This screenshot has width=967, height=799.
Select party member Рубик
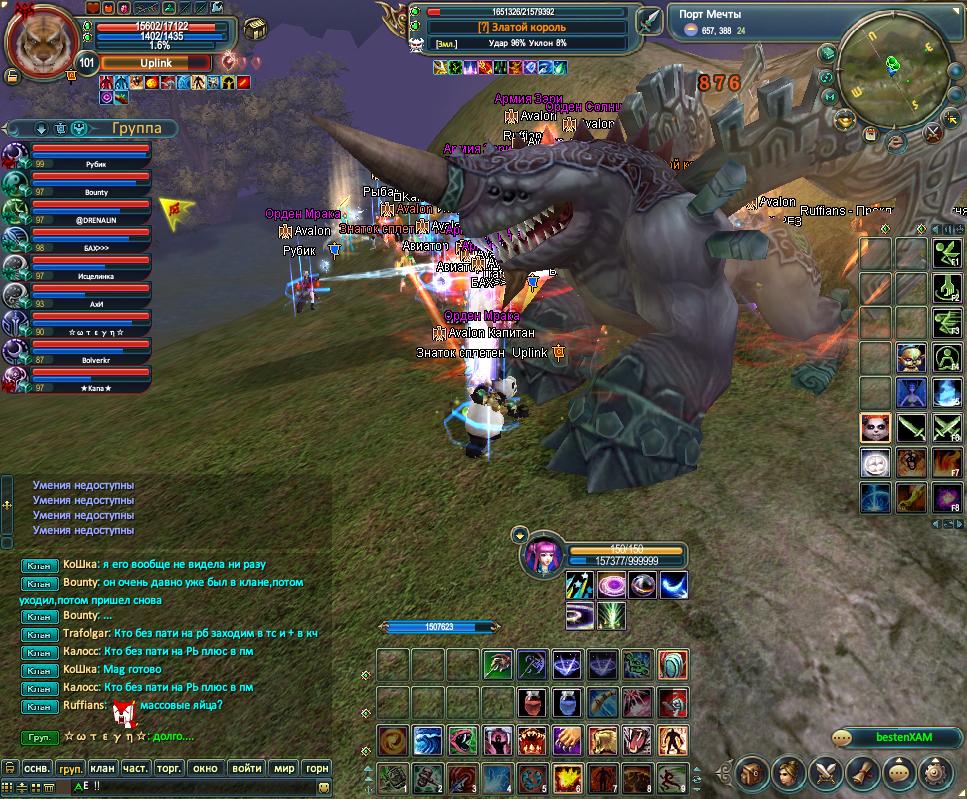point(90,157)
